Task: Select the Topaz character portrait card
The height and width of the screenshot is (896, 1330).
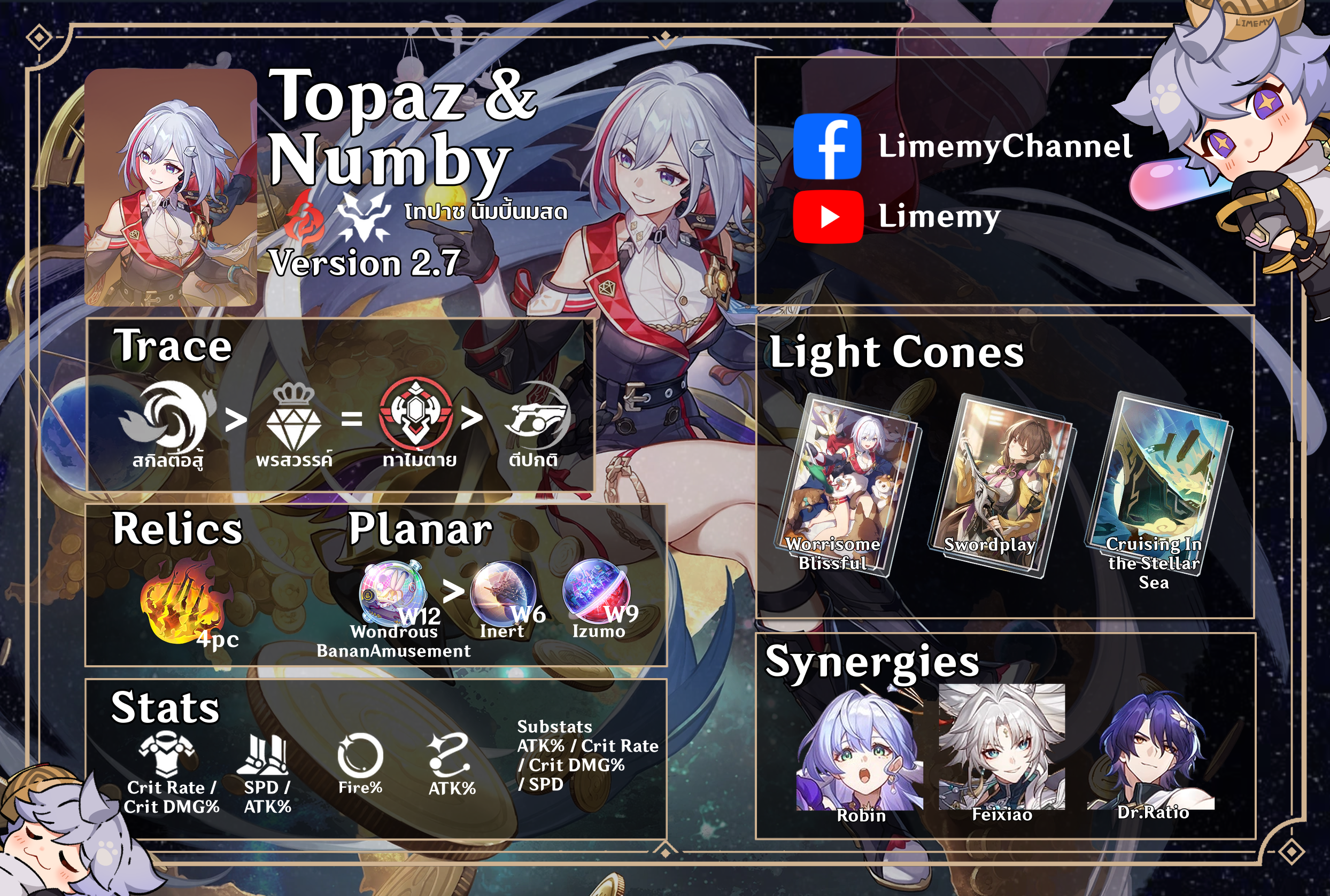Action: point(171,188)
